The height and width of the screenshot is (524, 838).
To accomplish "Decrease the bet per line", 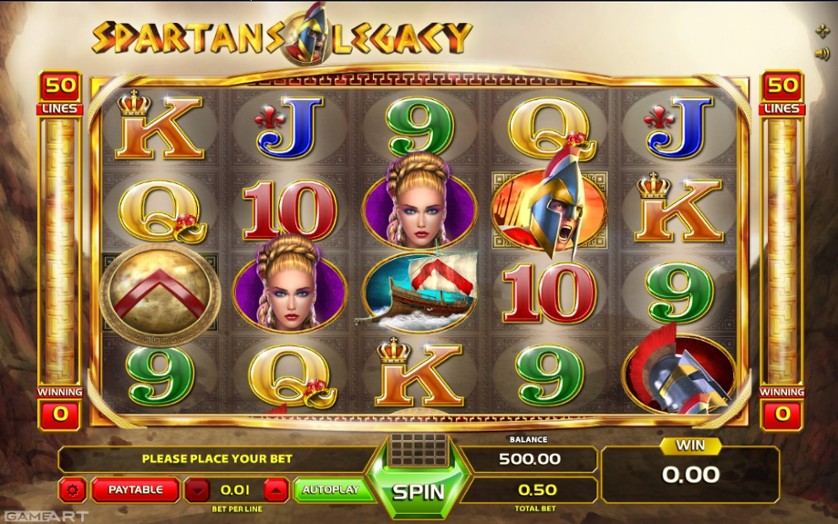I will [198, 490].
